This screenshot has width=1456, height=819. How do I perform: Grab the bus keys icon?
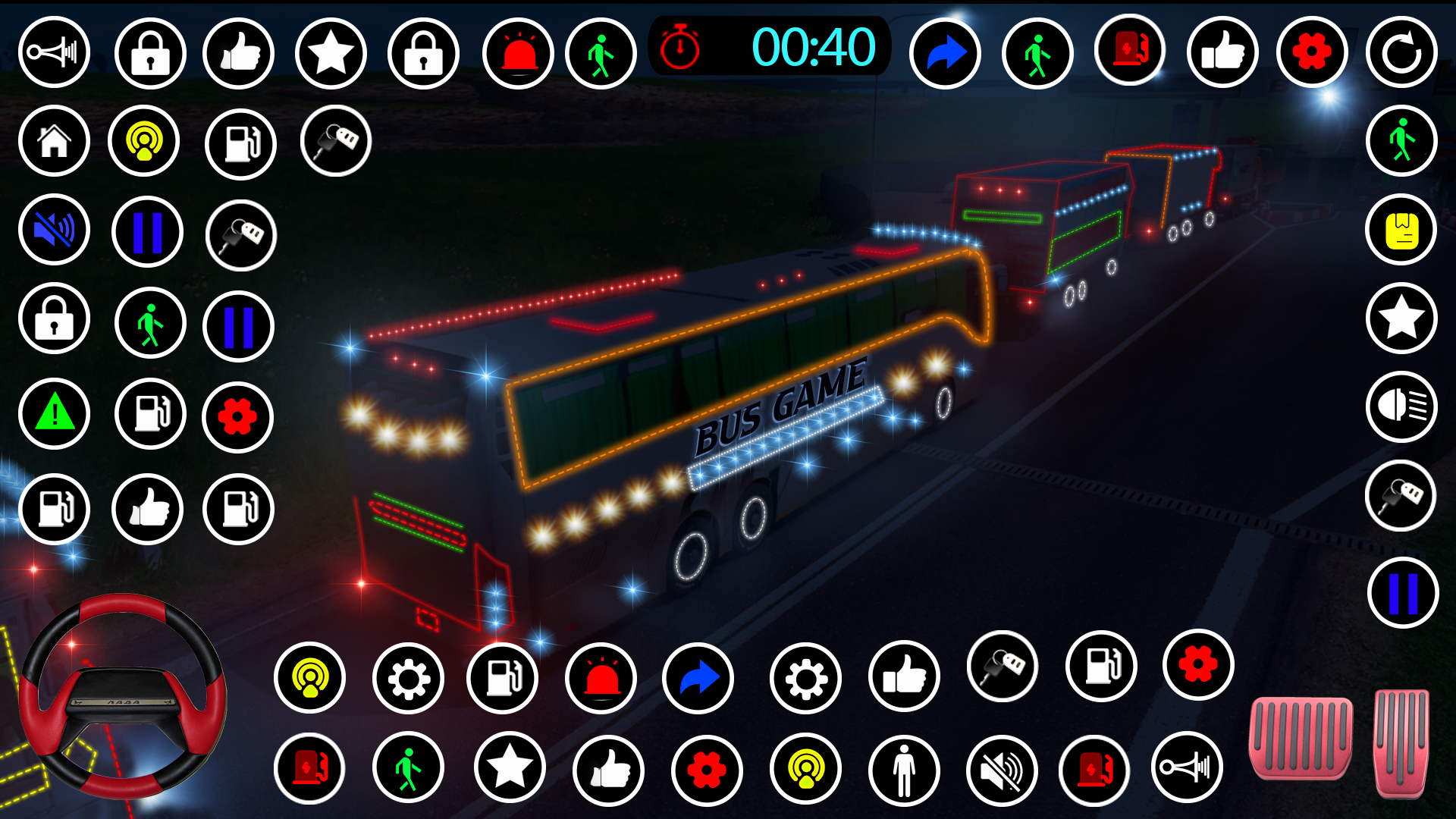(x=336, y=143)
